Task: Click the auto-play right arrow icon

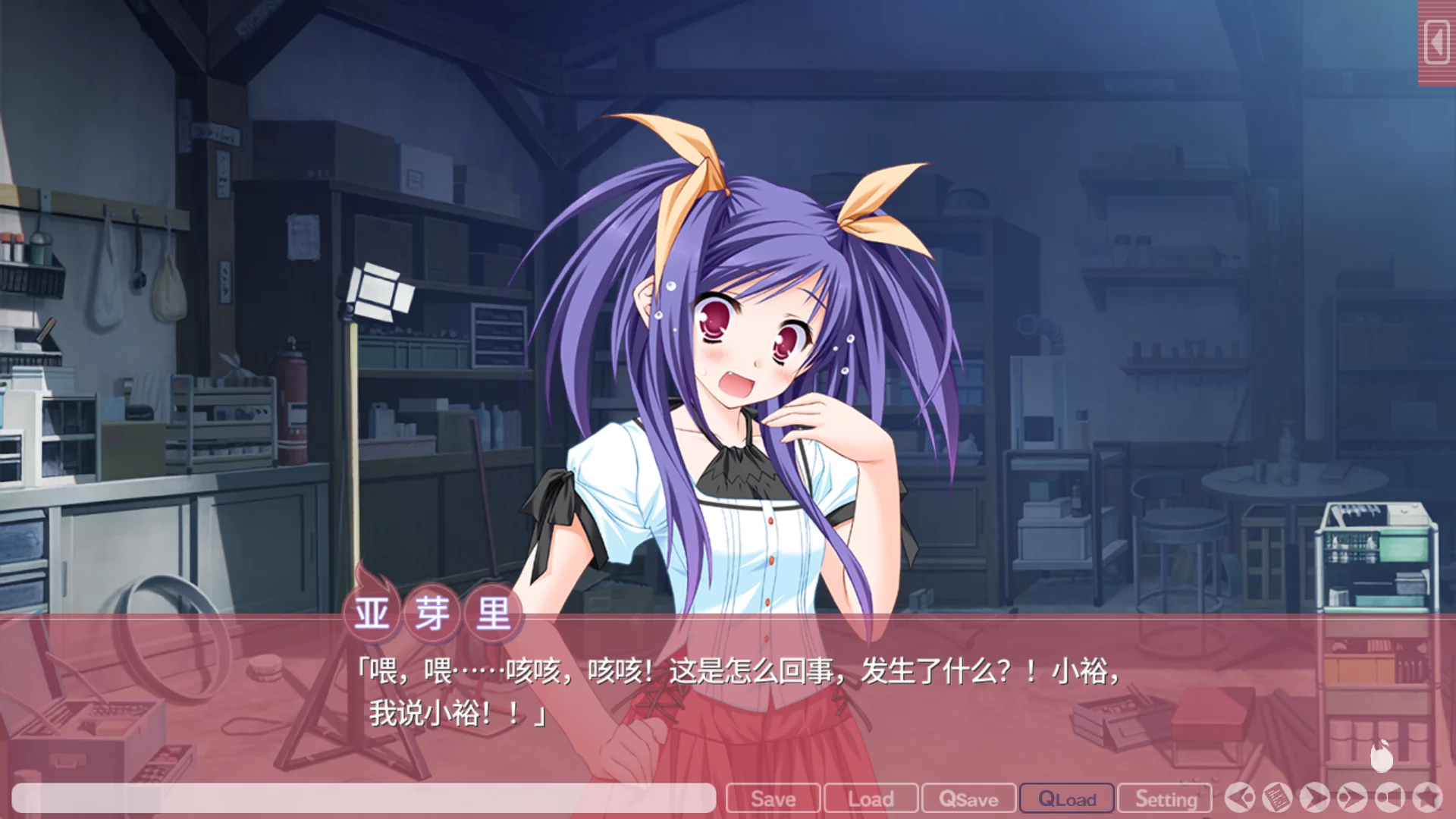Action: point(1314,798)
